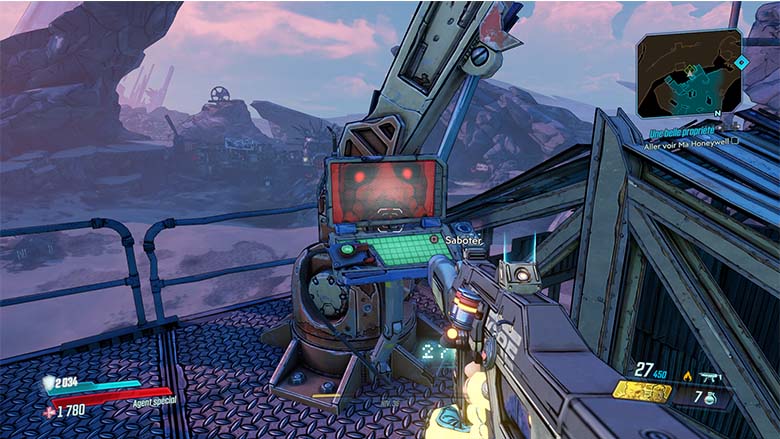
Task: Click the yellow action skill gauge
Action: point(639,391)
